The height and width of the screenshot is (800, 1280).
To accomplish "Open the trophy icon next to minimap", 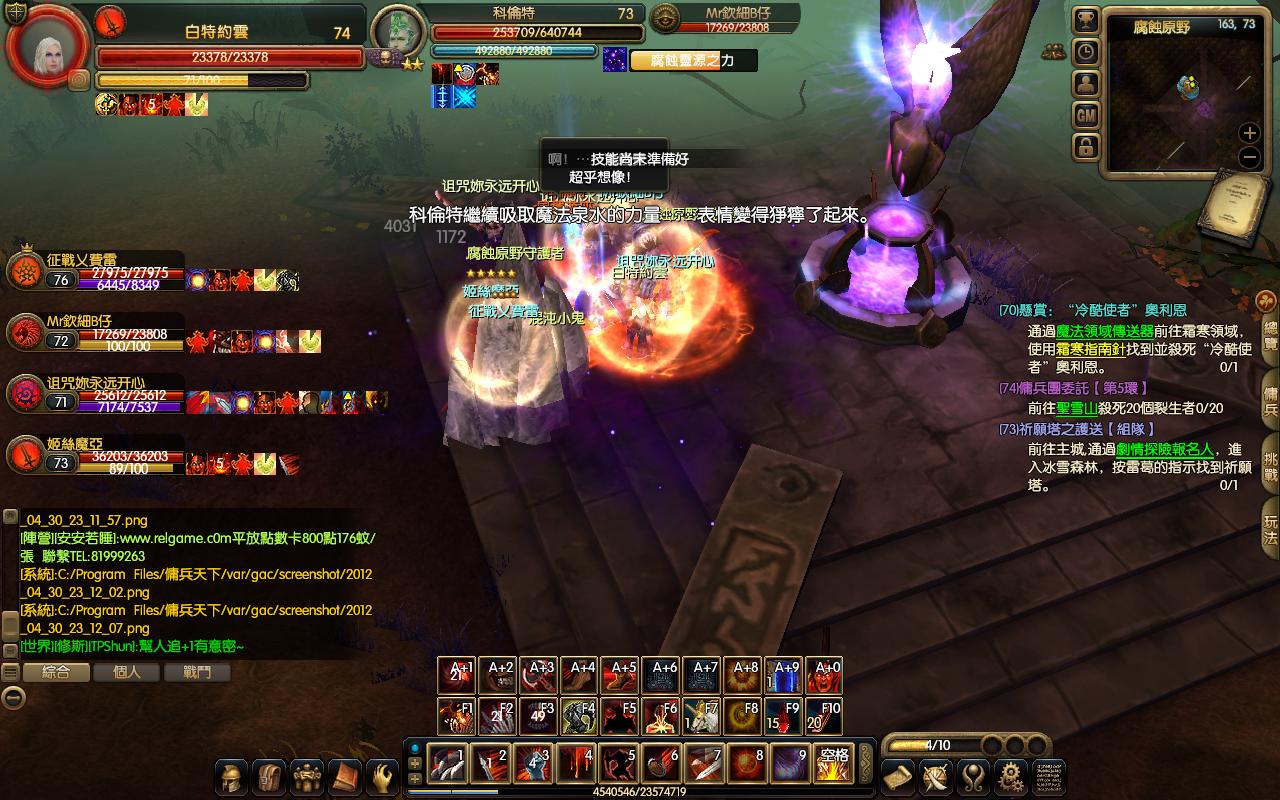I will (1086, 21).
